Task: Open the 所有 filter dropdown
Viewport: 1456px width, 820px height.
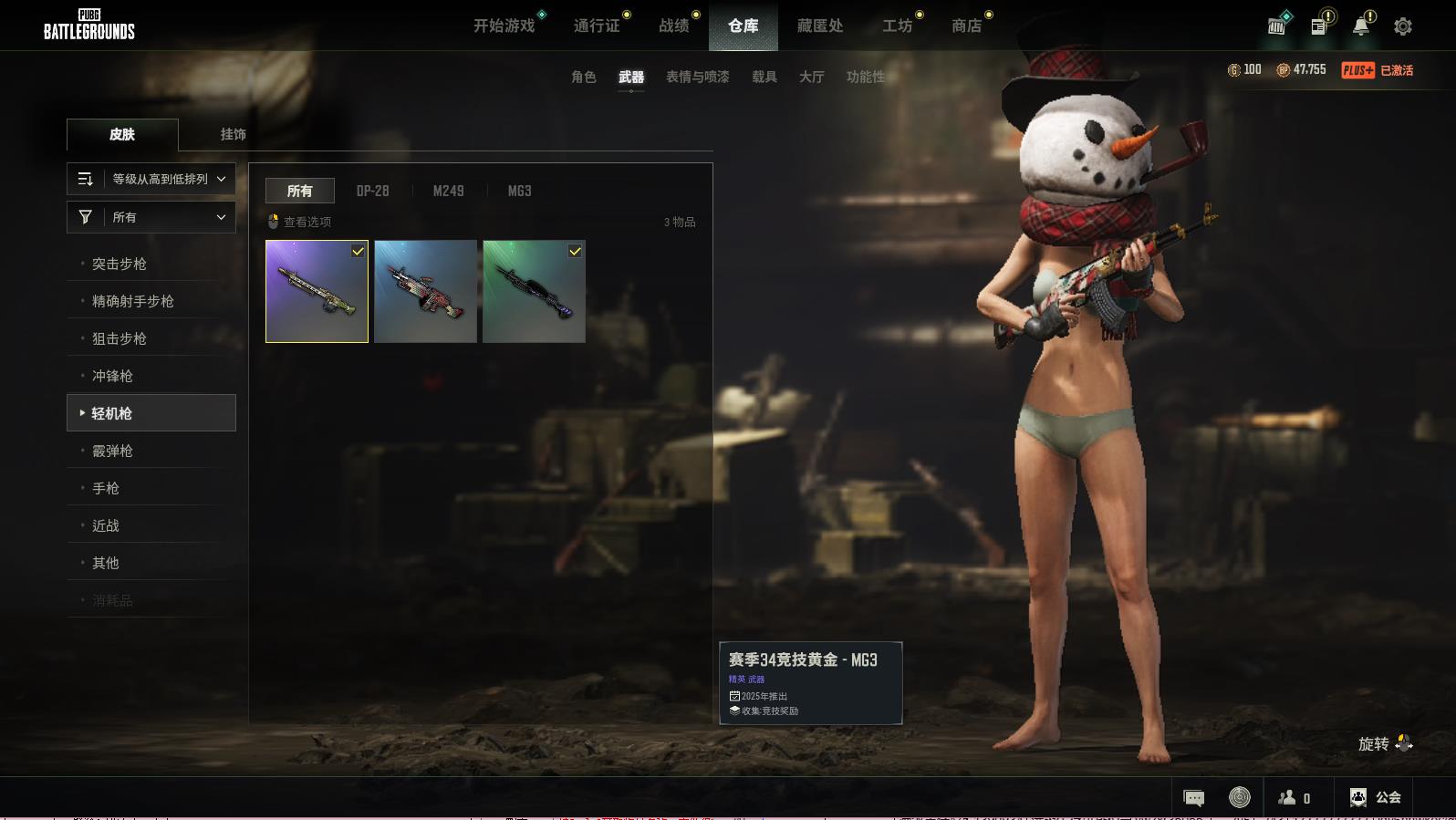Action: click(151, 217)
